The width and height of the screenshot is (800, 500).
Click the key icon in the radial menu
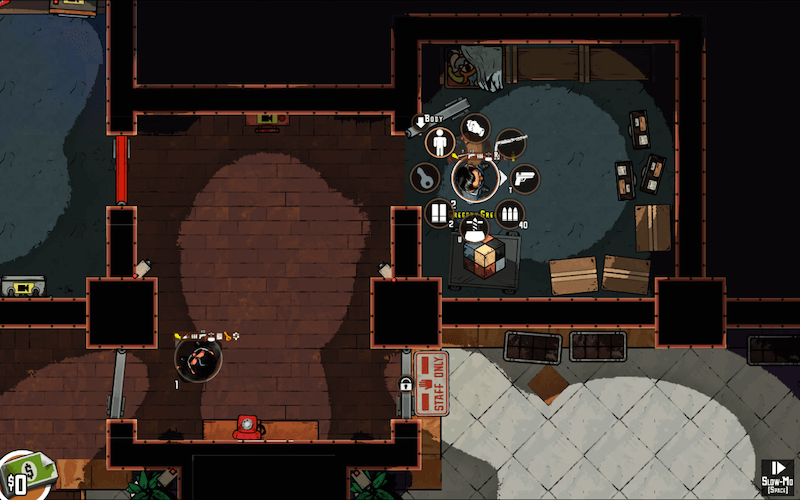pyautogui.click(x=425, y=179)
